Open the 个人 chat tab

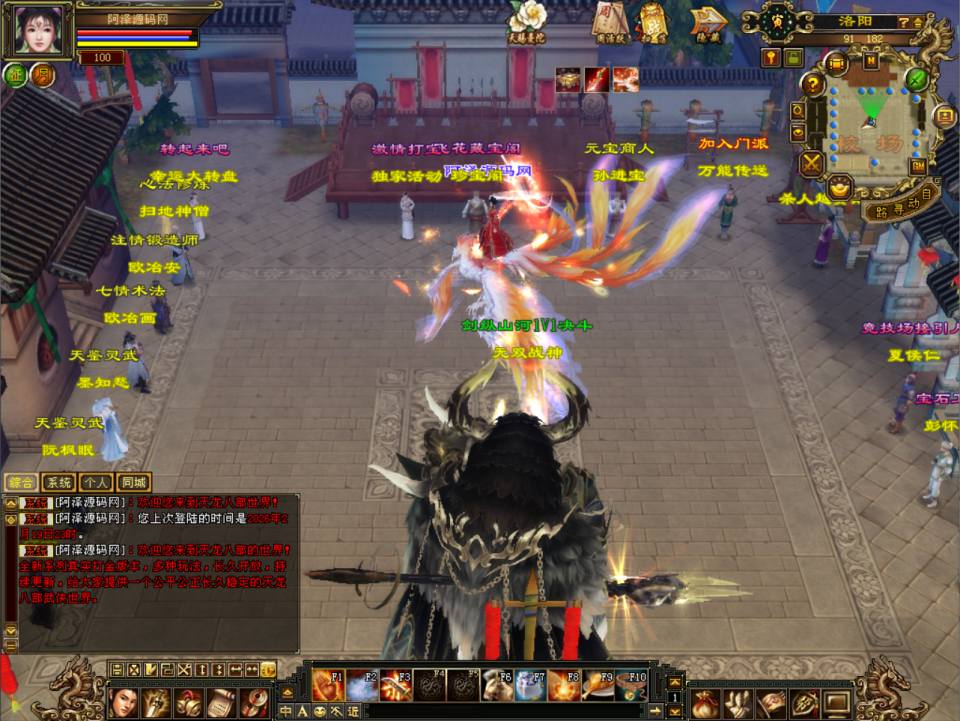click(x=96, y=482)
